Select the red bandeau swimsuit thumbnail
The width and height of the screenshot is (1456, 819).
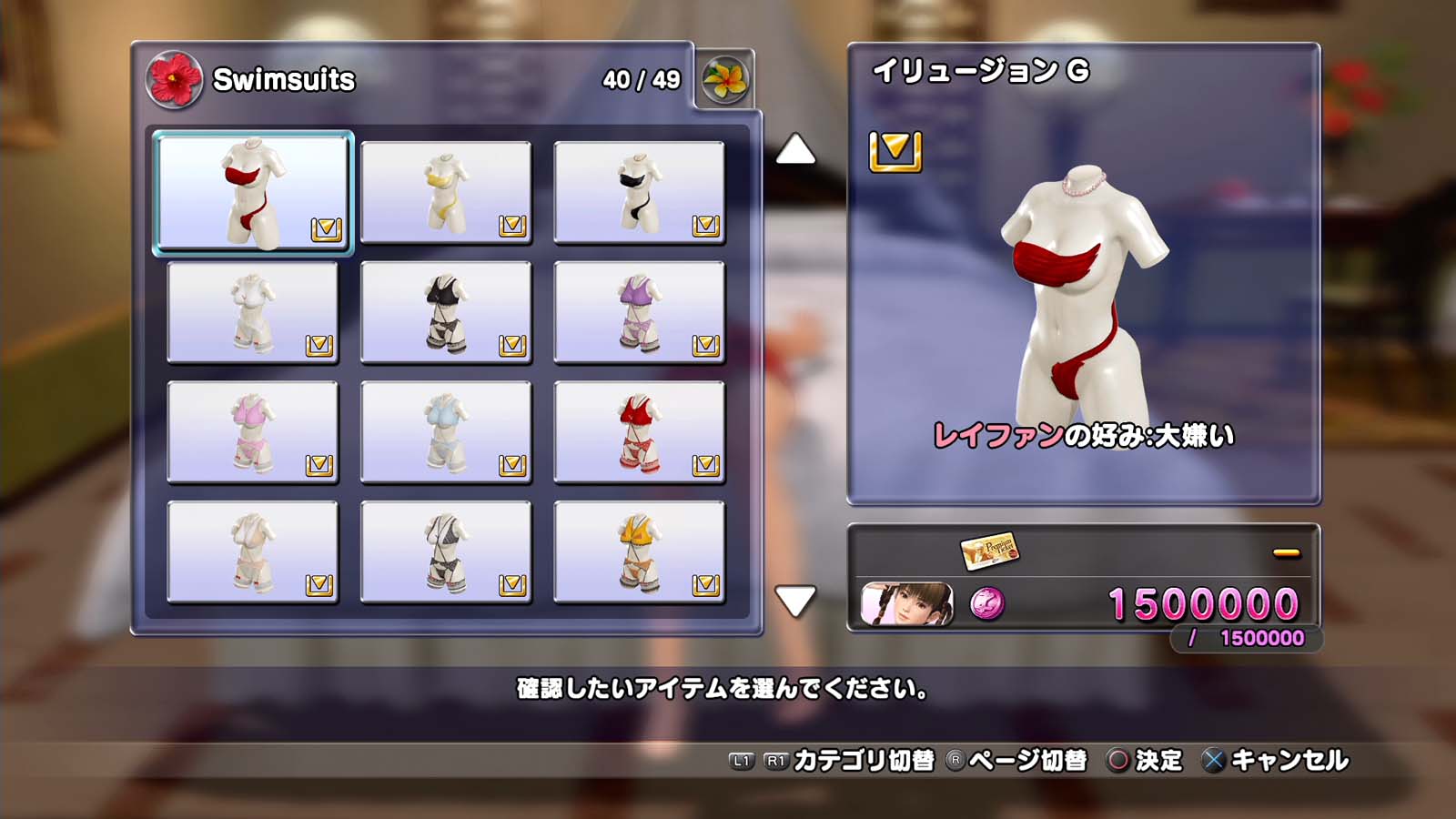tap(253, 192)
